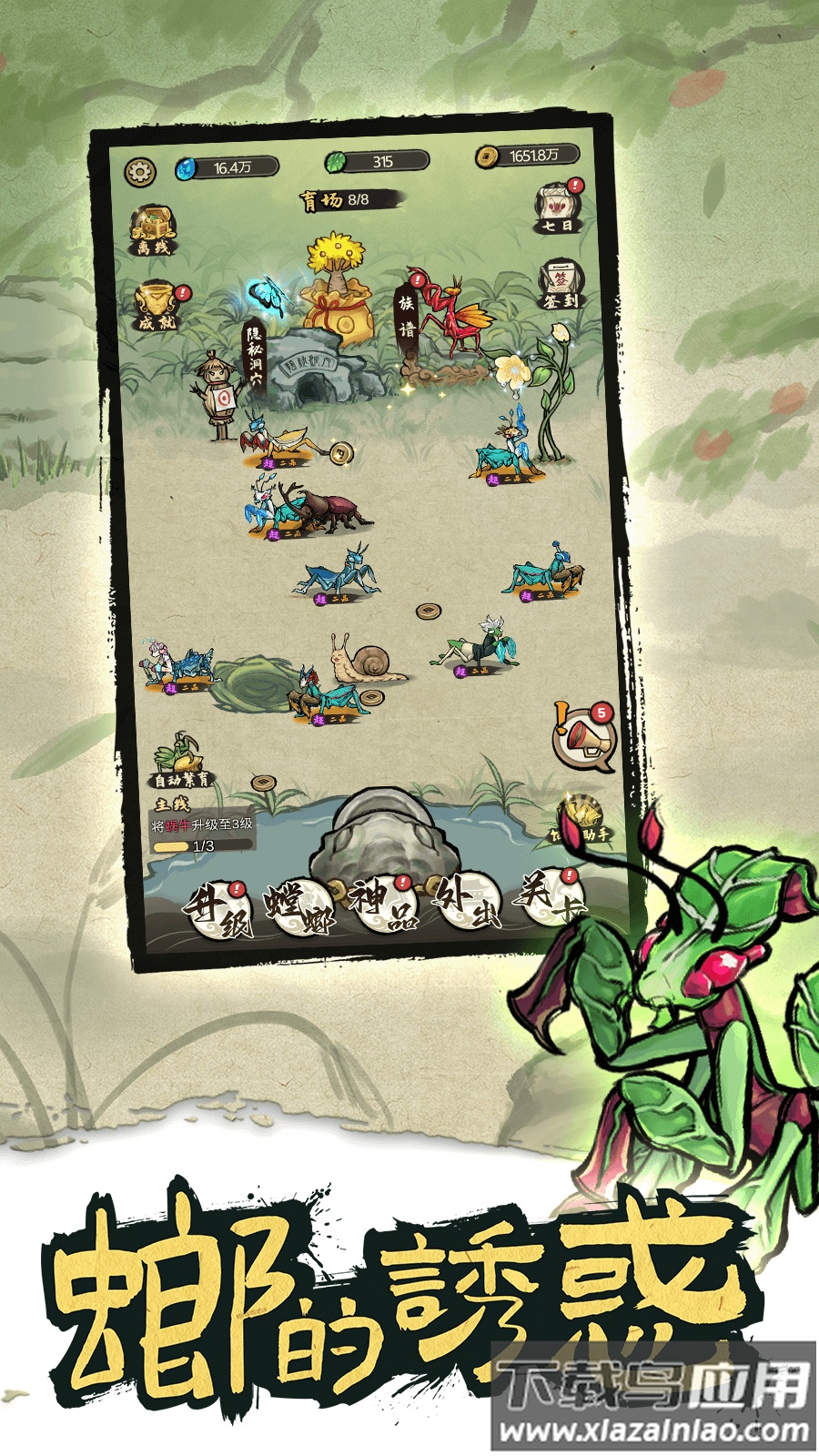Toggle 自动繁育 auto breeding
The width and height of the screenshot is (819, 1456).
tap(182, 763)
